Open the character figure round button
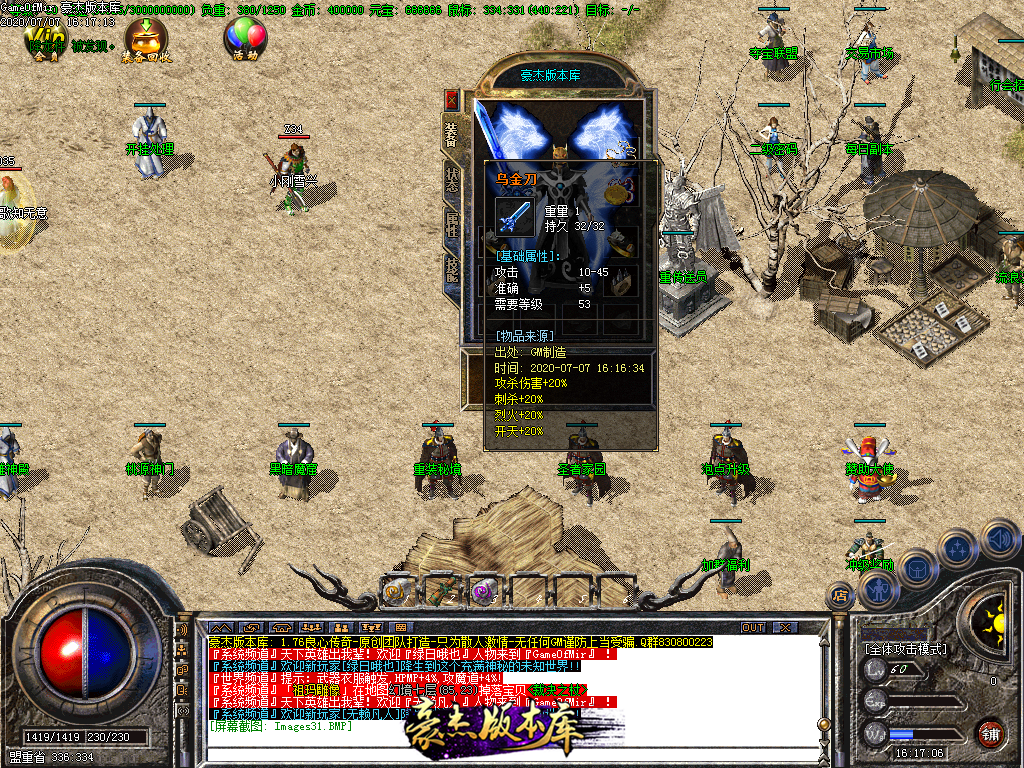This screenshot has height=768, width=1024. click(x=877, y=591)
